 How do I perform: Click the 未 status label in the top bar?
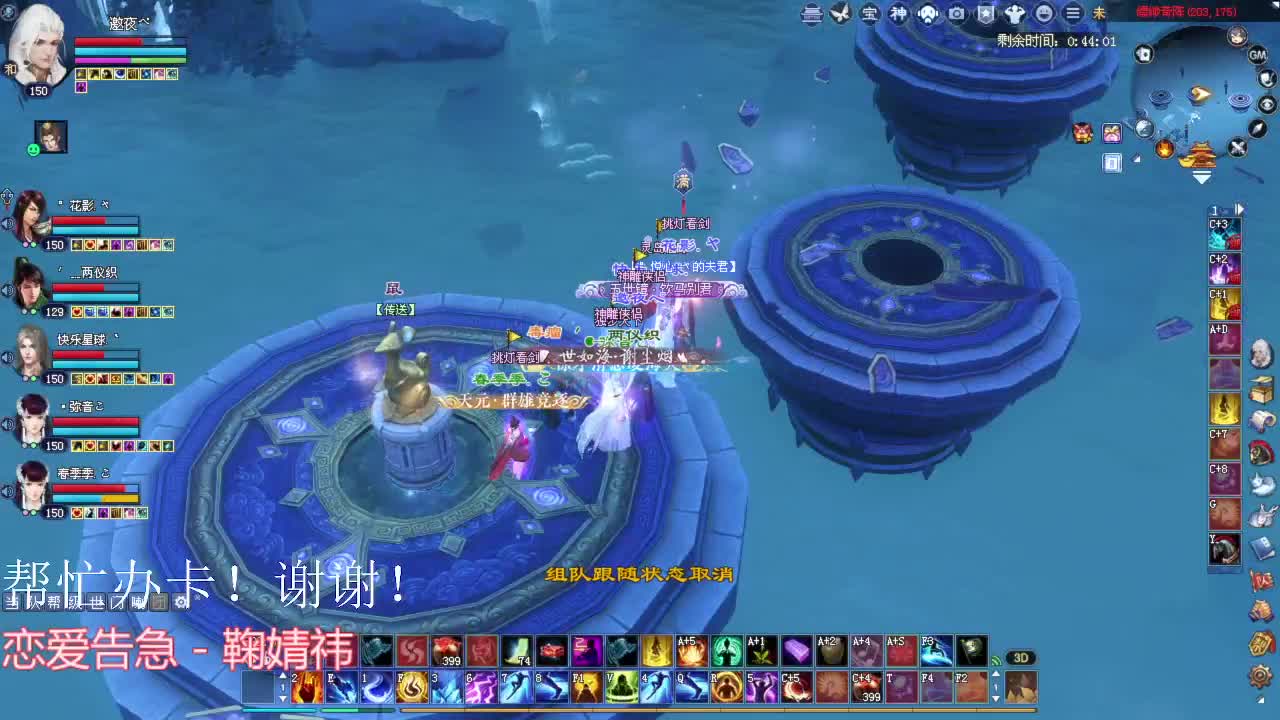1099,15
